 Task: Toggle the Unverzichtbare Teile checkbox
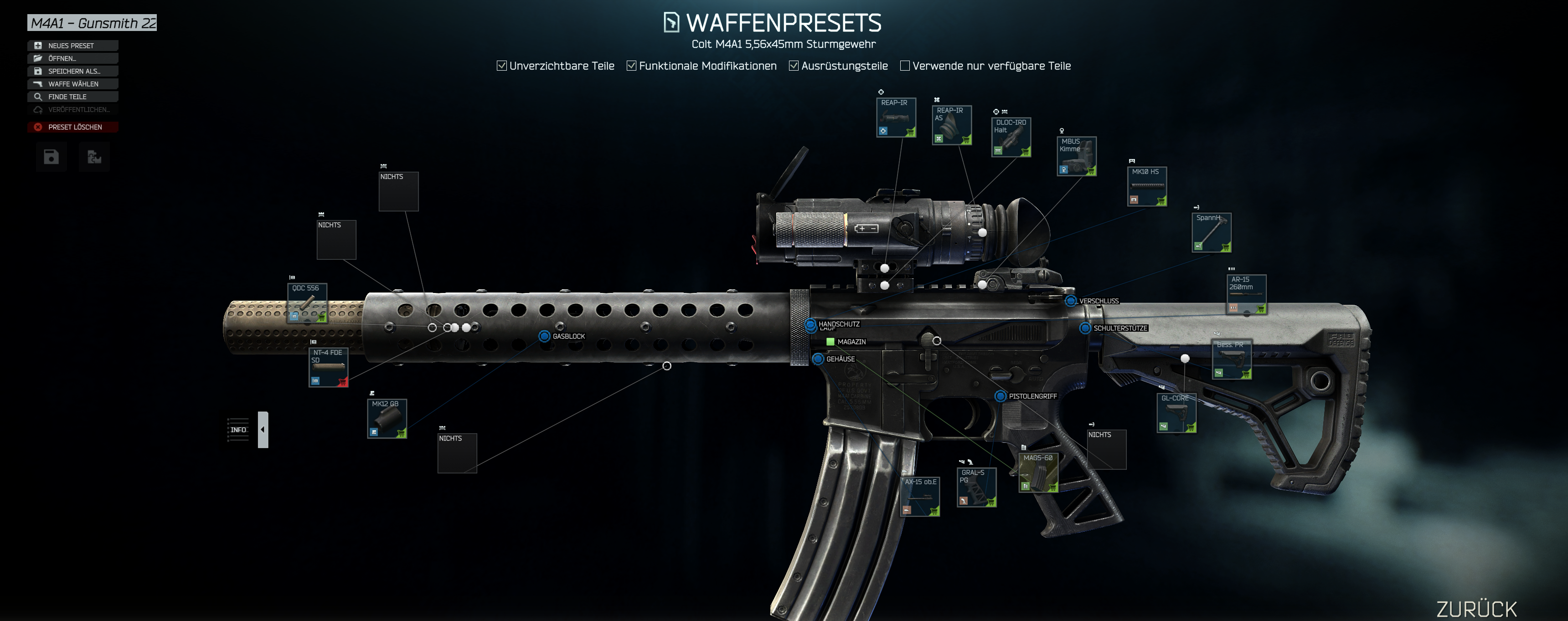tap(501, 66)
